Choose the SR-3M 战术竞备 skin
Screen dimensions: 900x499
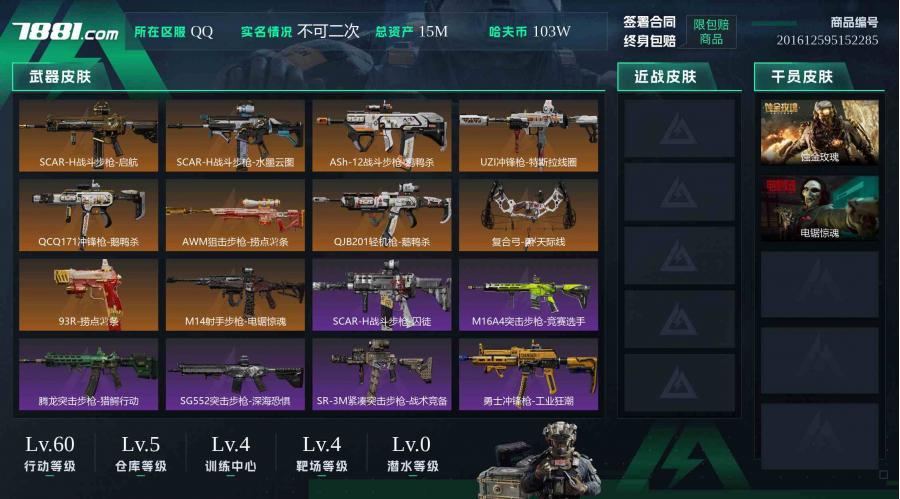click(382, 374)
